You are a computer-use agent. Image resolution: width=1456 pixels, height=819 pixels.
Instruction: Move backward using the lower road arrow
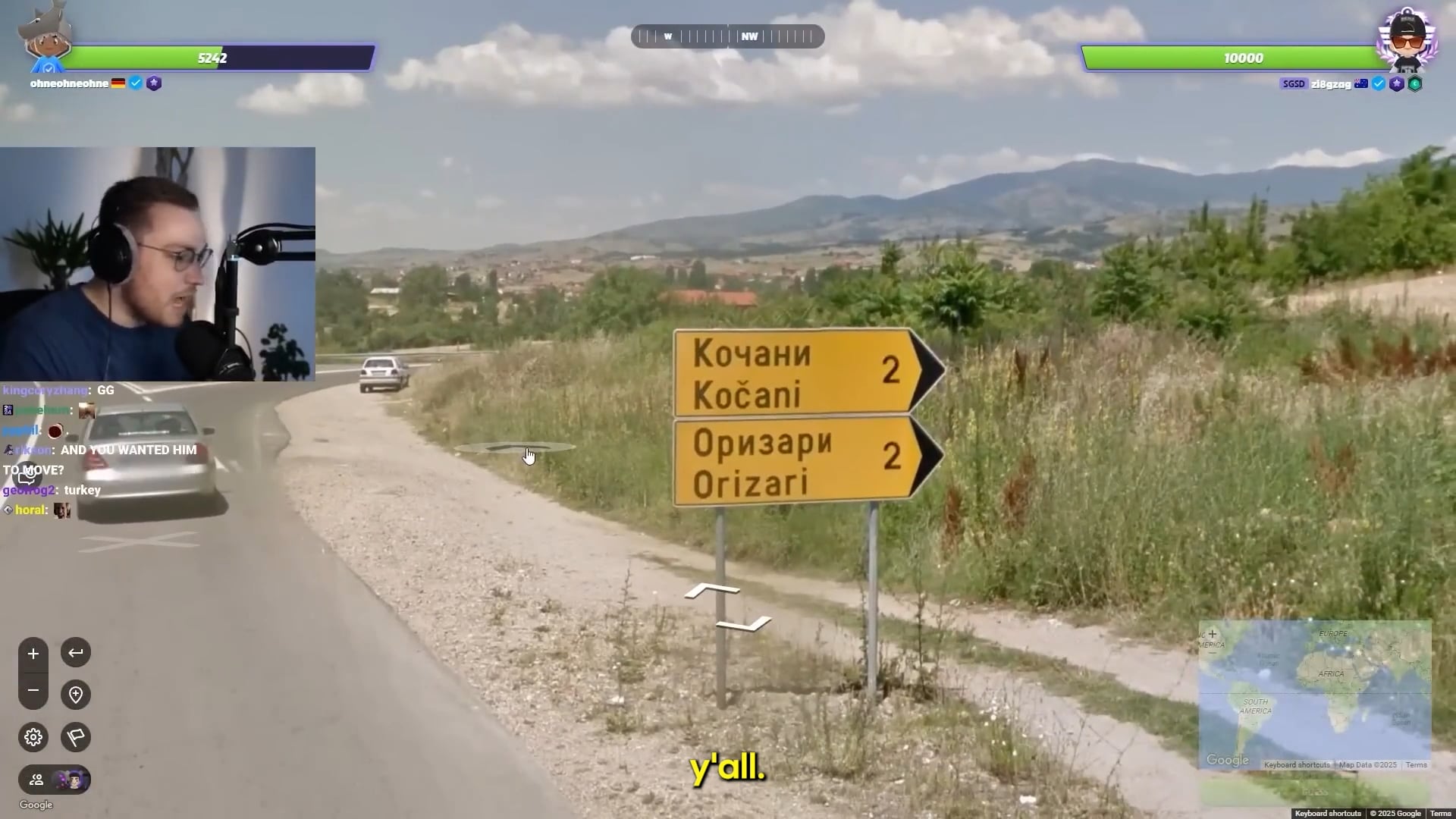(x=743, y=624)
